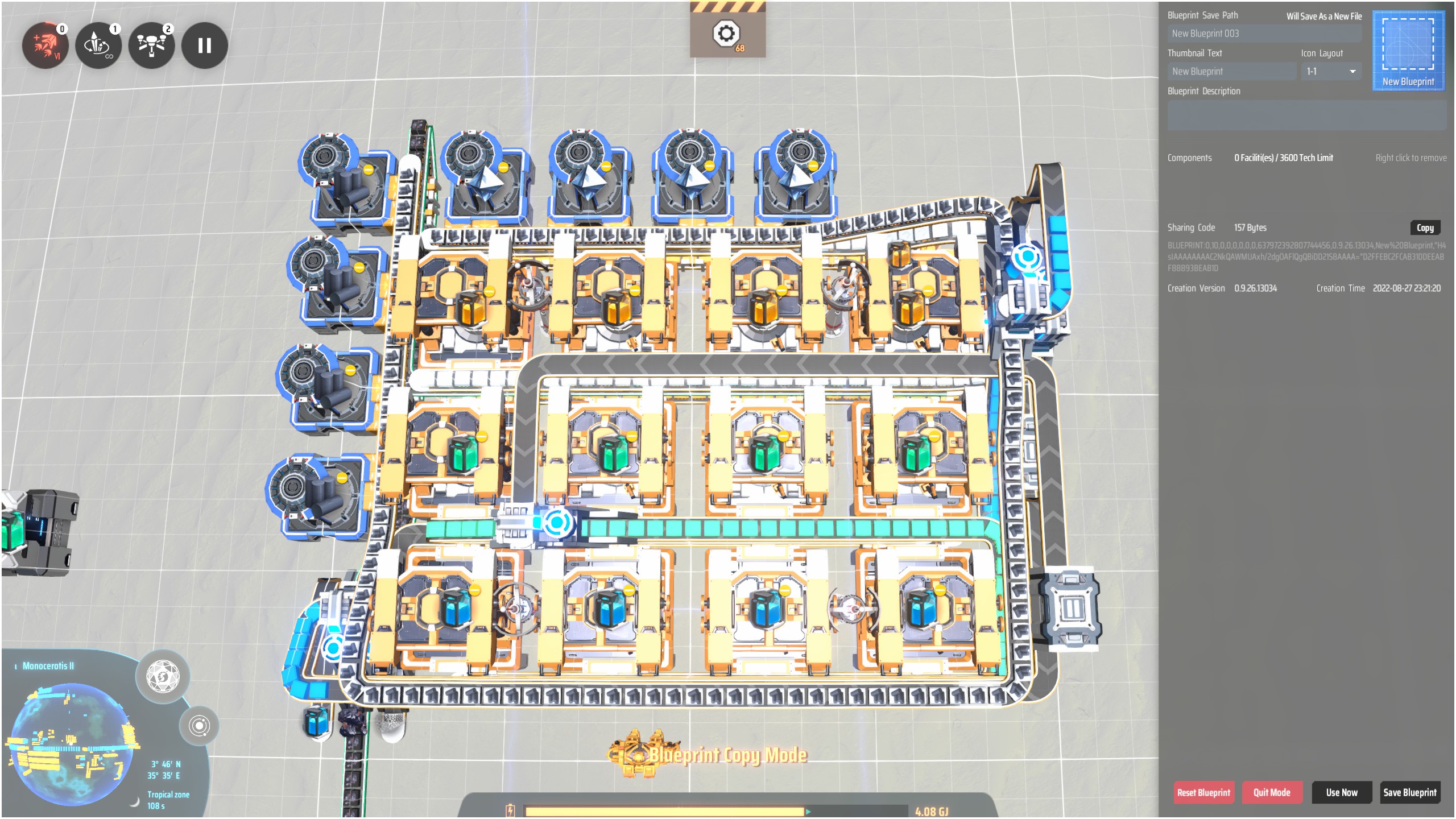
Task: Click the Reset Blueprint button
Action: coord(1203,792)
